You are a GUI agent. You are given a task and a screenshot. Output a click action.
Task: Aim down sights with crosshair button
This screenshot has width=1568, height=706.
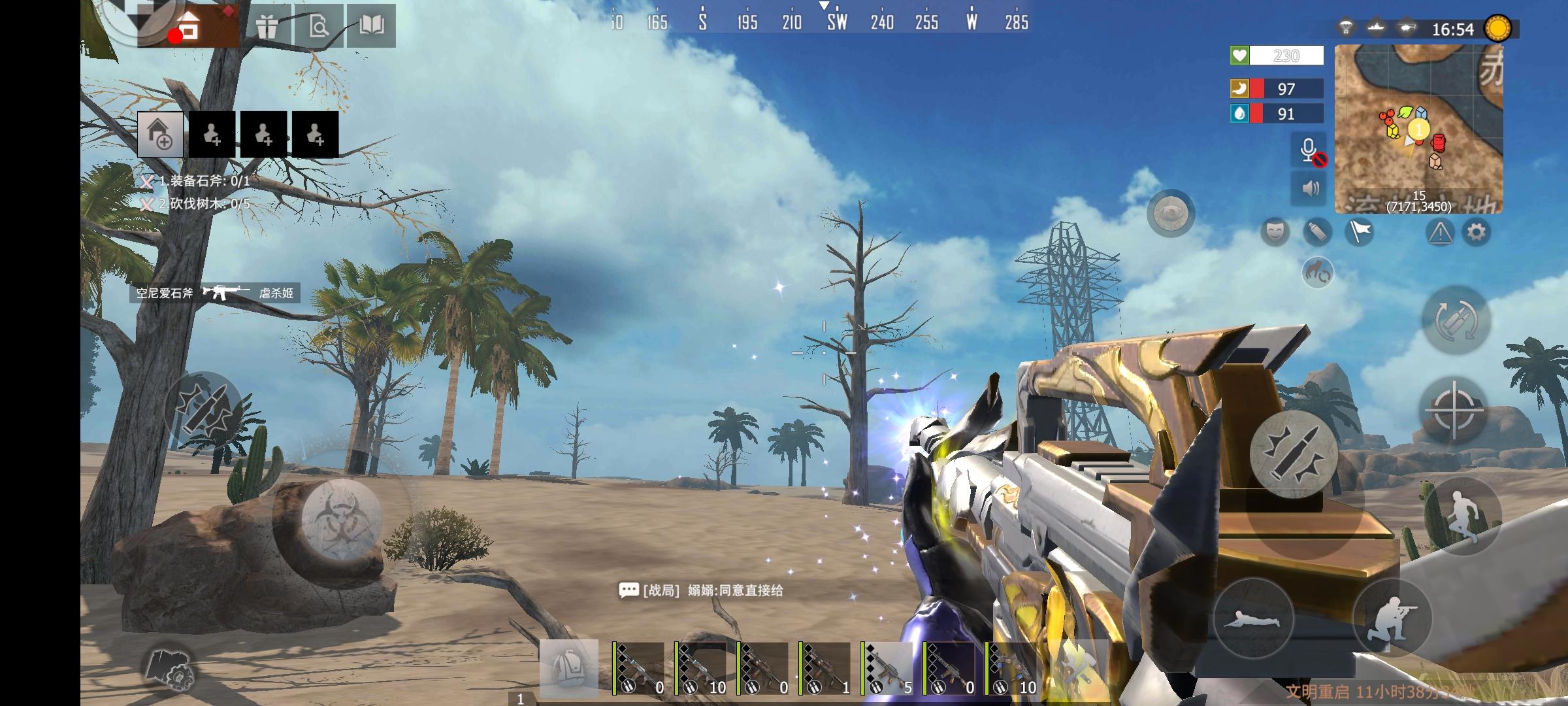tap(1454, 412)
